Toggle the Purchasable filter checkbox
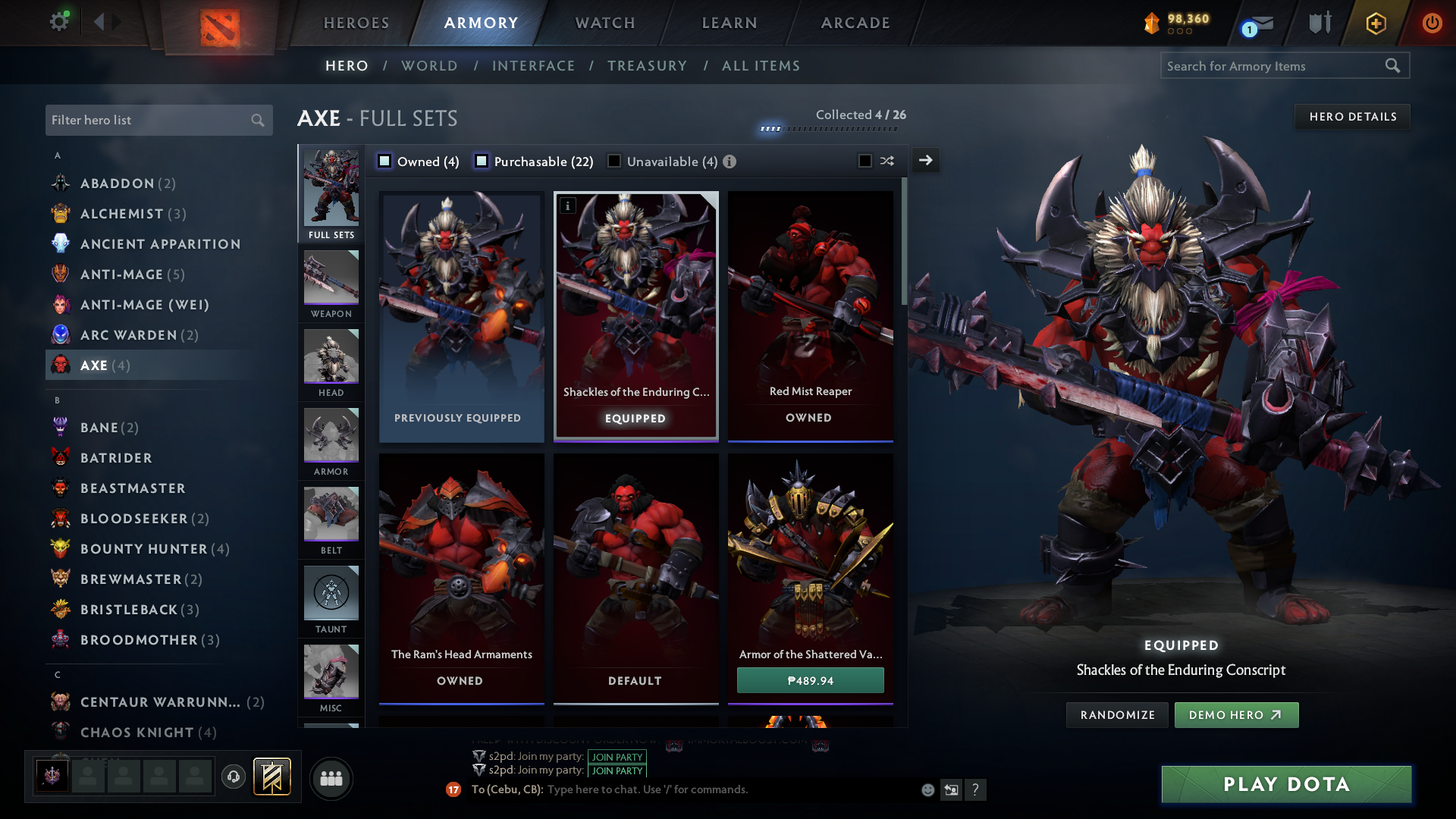The width and height of the screenshot is (1456, 819). (x=482, y=162)
